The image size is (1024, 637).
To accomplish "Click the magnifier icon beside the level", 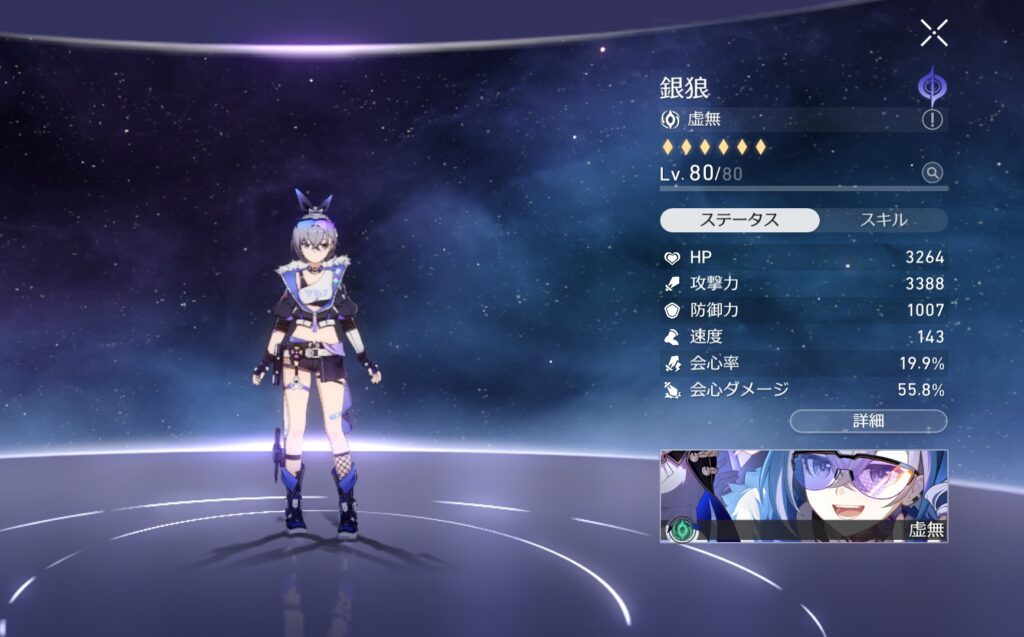I will [932, 173].
